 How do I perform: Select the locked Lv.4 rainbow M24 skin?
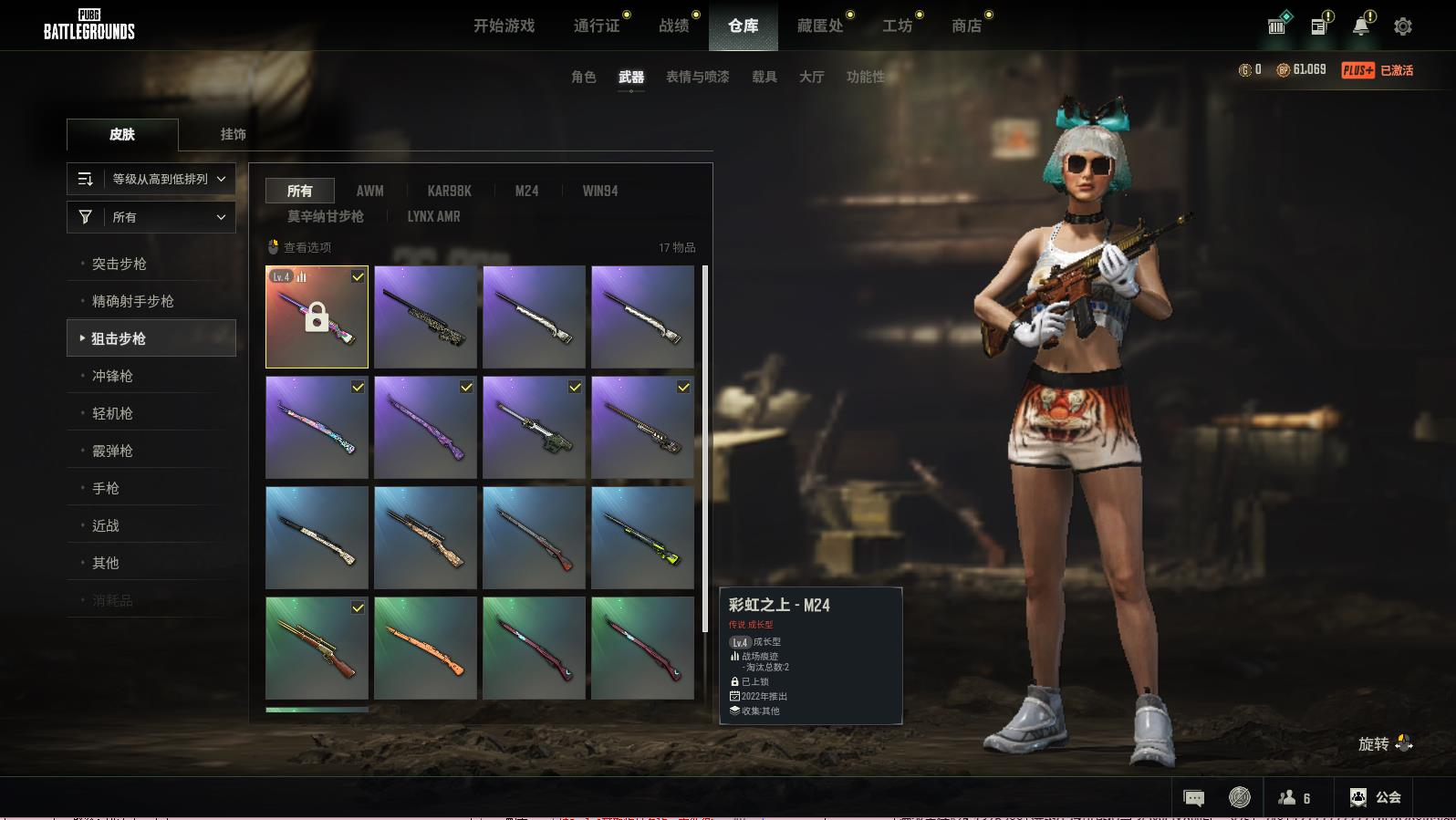(317, 317)
